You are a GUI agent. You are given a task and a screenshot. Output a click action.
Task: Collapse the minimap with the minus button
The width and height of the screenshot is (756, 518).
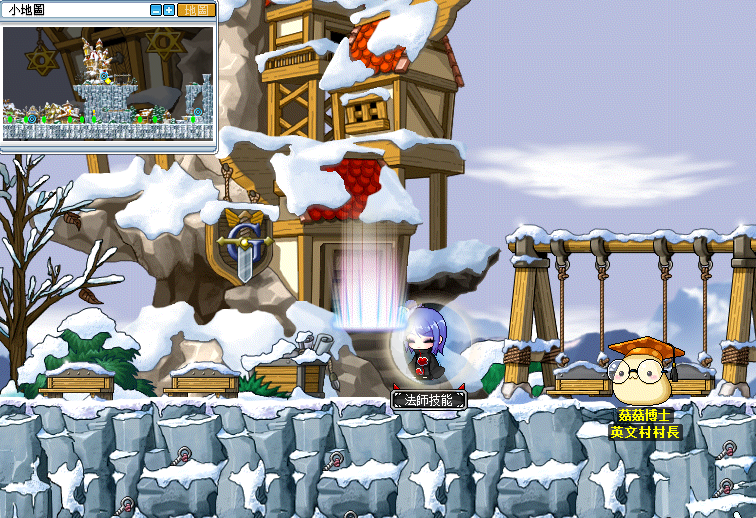pos(156,10)
